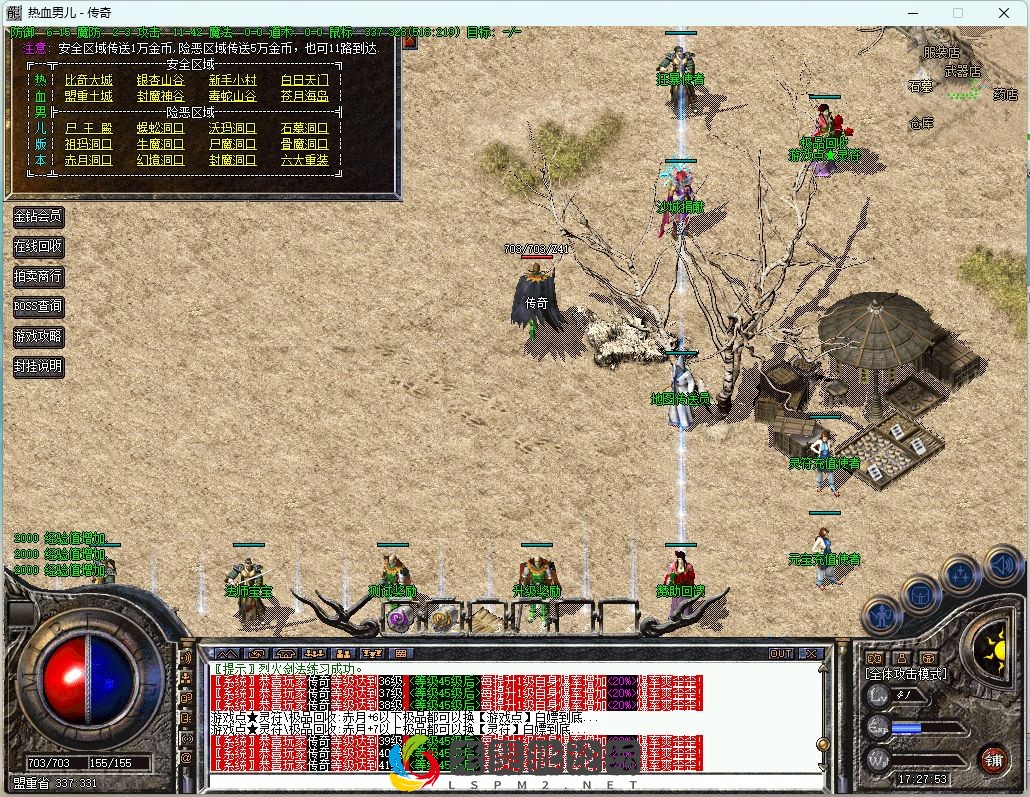The image size is (1030, 797).
Task: Select the 赤月洞口 danger zone link
Action: click(88, 160)
